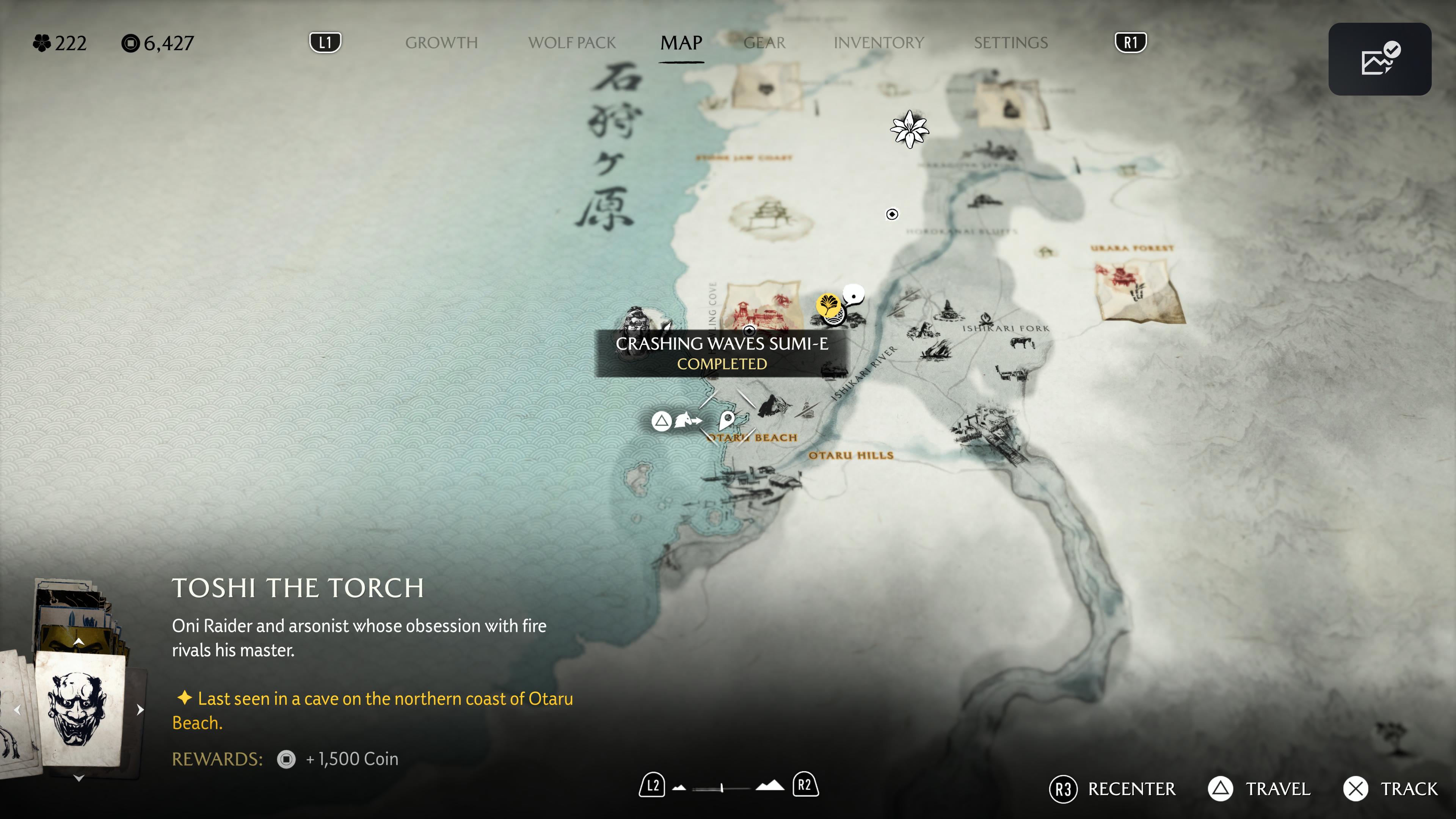
Task: Go to the Settings tab
Action: (x=1010, y=43)
